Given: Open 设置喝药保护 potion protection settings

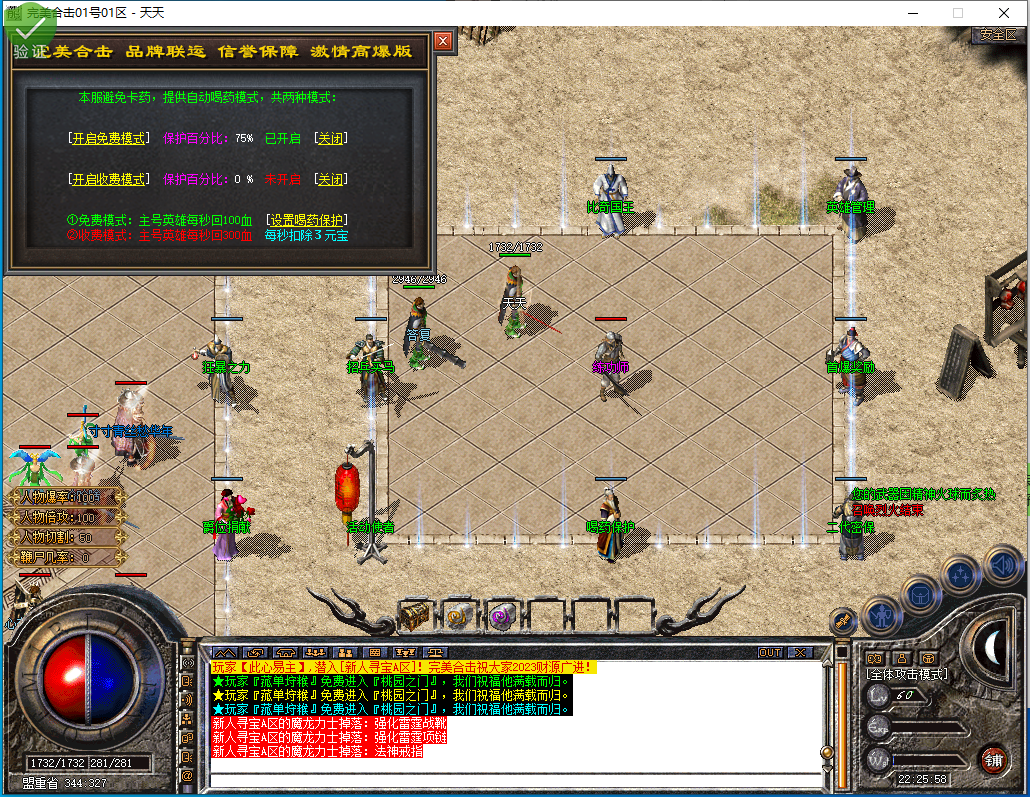Looking at the screenshot, I should point(306,219).
